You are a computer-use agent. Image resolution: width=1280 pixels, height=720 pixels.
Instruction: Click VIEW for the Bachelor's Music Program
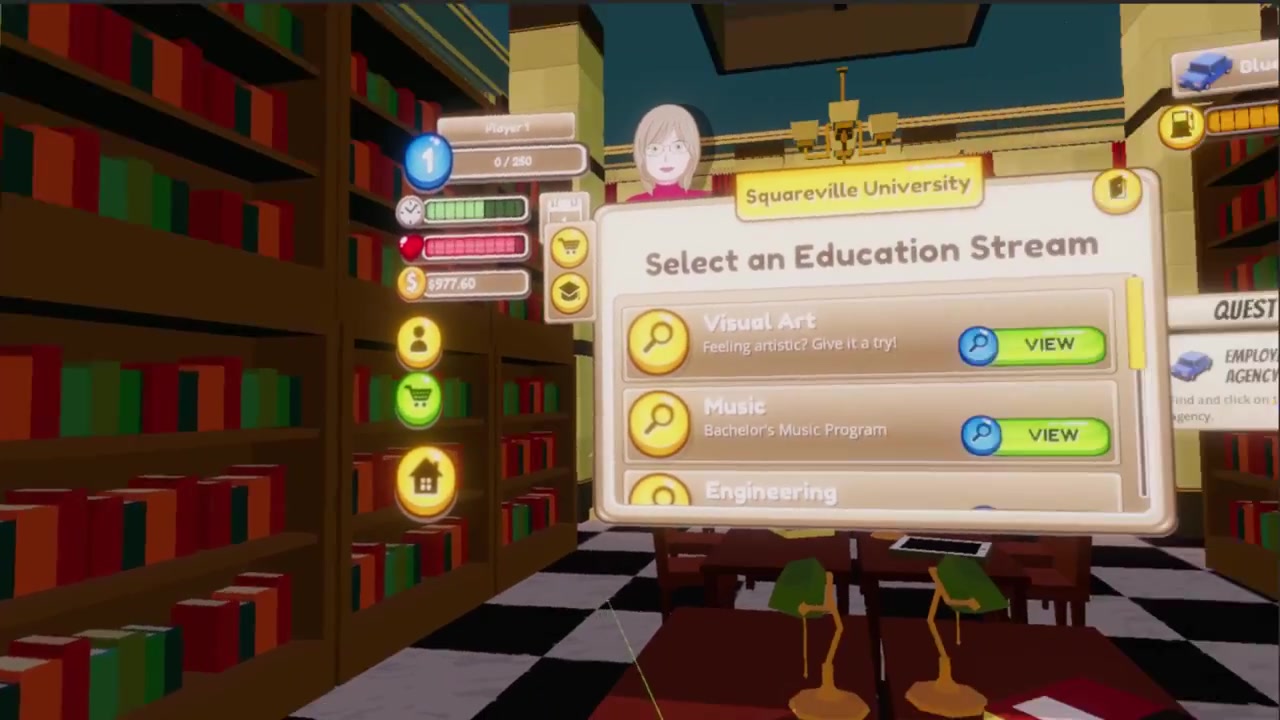[x=1052, y=434]
